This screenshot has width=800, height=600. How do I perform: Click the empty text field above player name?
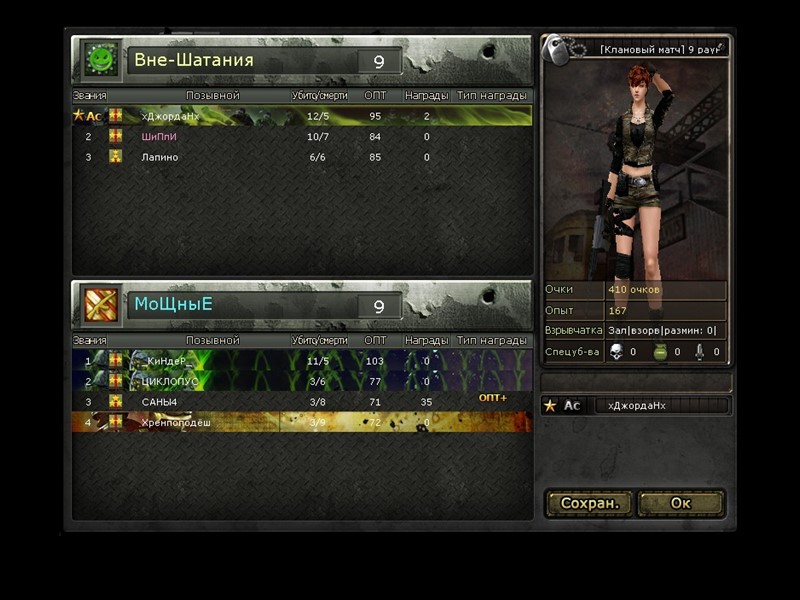click(636, 383)
